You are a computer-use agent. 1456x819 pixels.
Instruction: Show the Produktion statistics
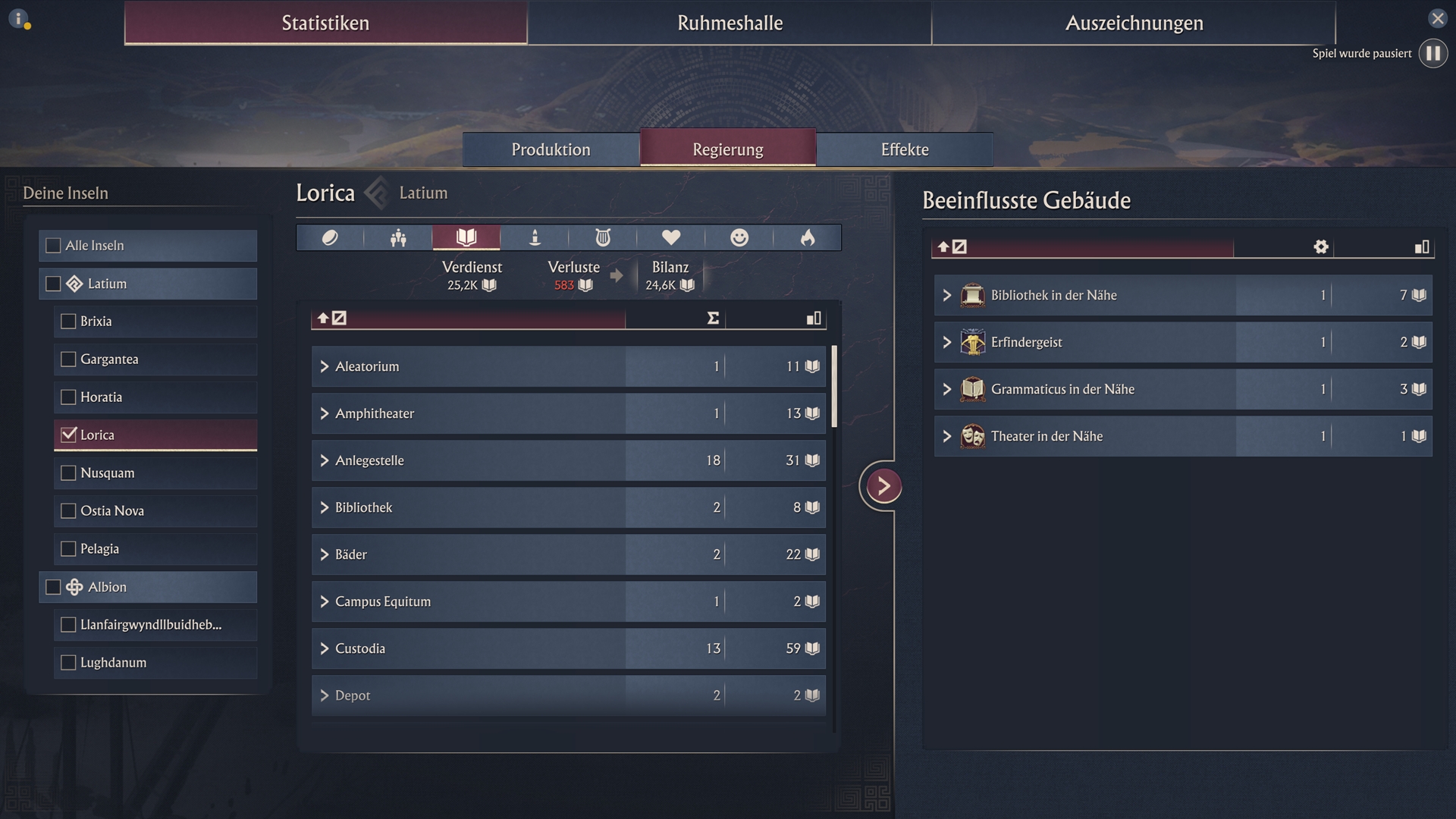pyautogui.click(x=551, y=149)
